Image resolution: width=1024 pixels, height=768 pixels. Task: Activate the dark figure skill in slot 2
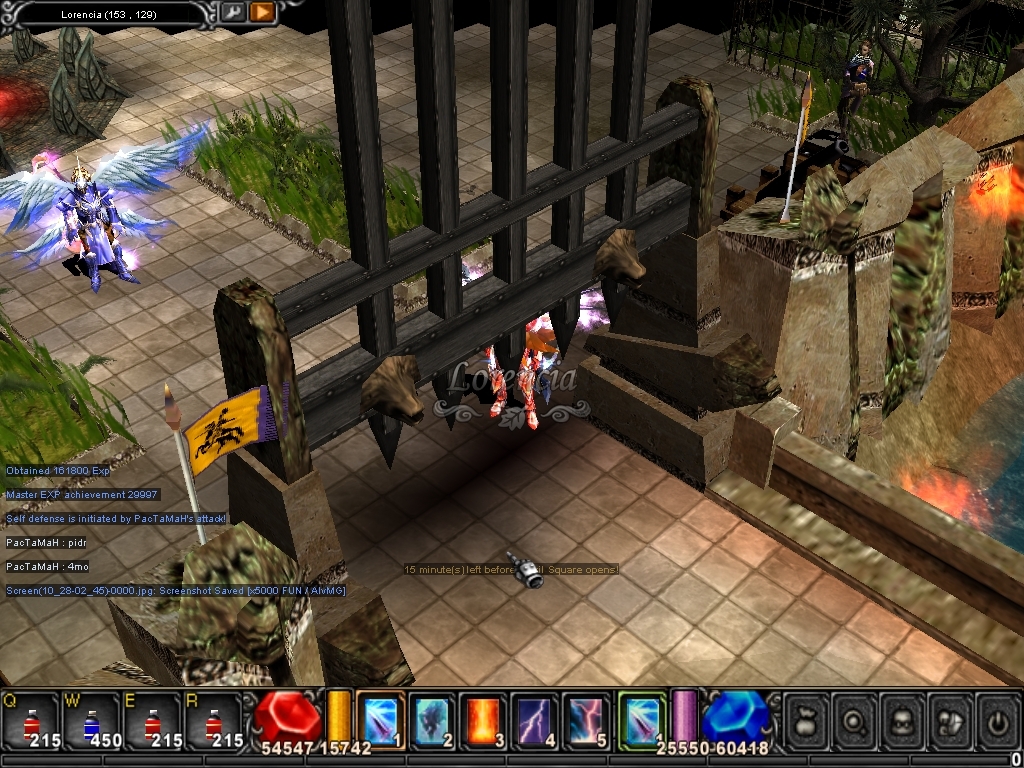(432, 720)
